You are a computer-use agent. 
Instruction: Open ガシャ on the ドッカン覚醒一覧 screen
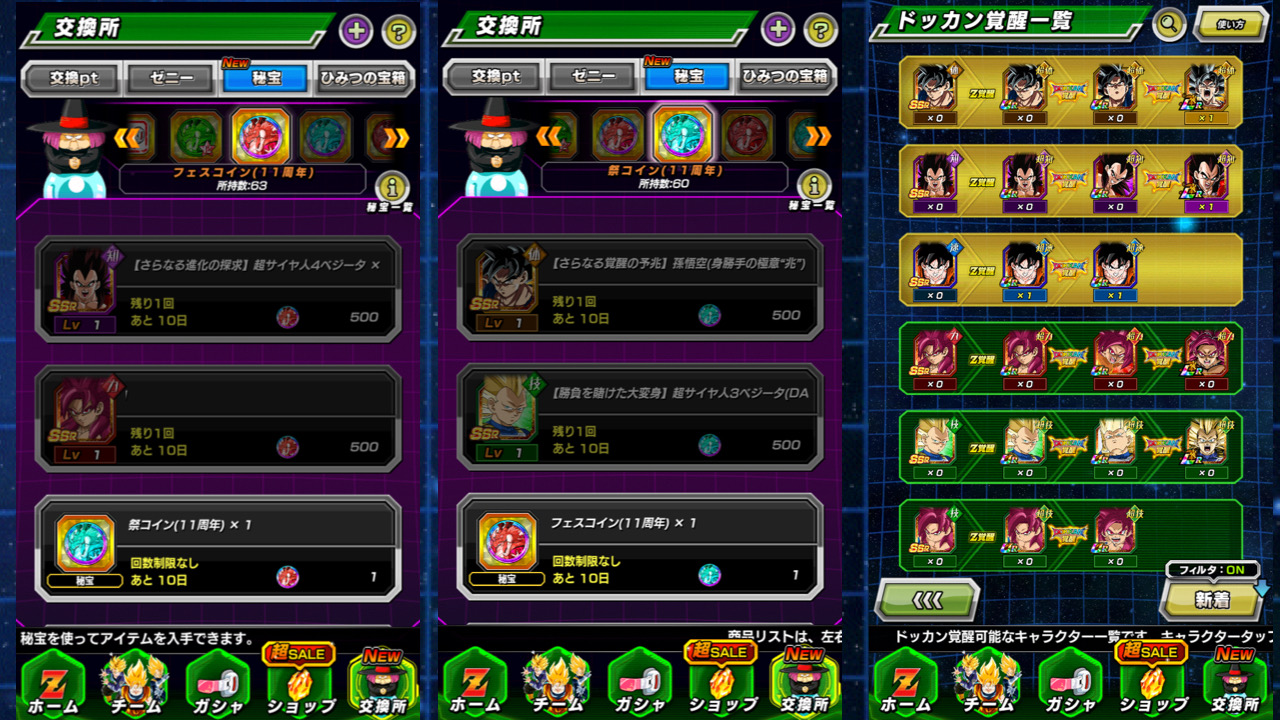point(1071,682)
